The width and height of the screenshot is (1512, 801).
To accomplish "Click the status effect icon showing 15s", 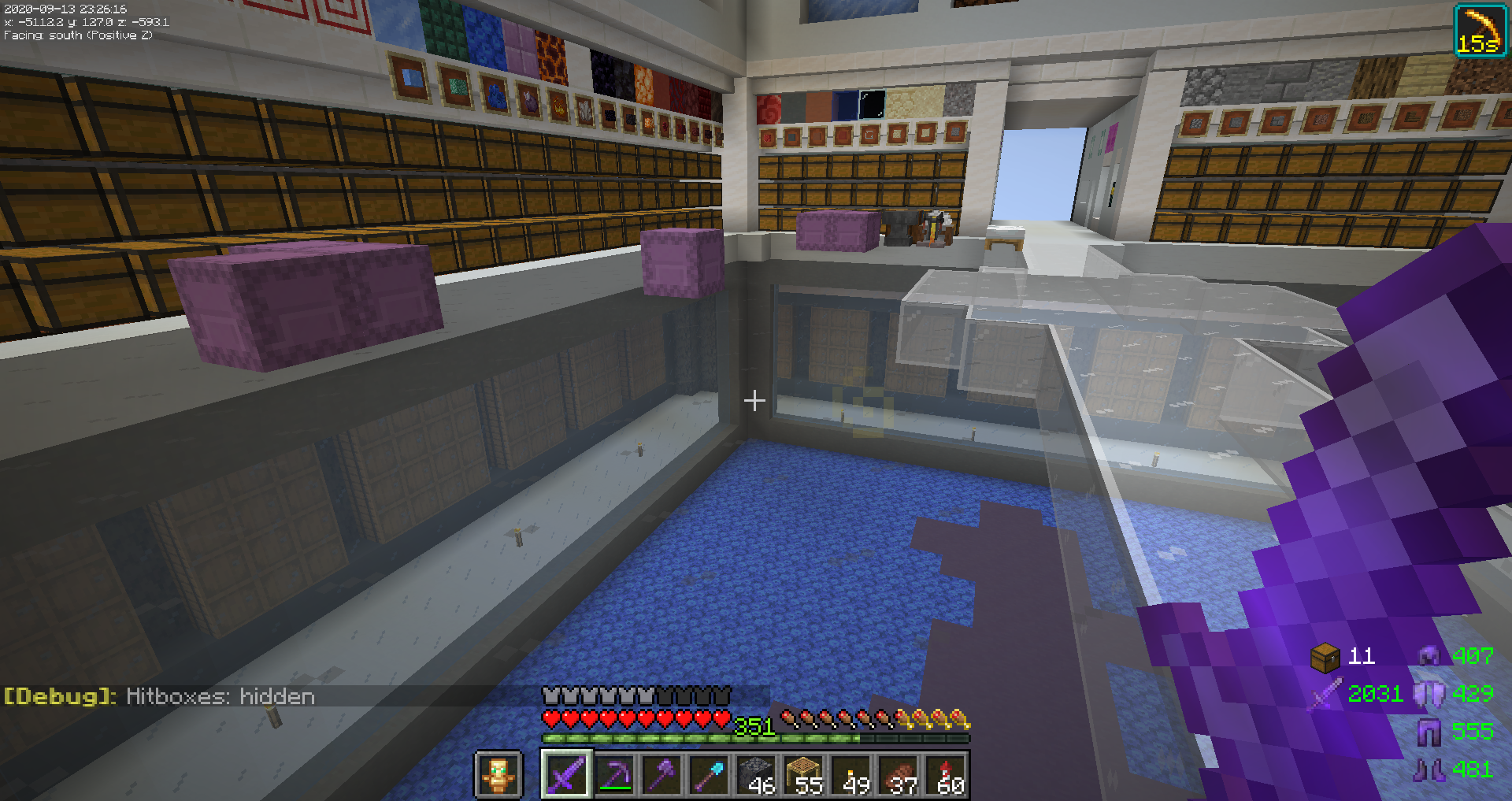I will (1480, 31).
